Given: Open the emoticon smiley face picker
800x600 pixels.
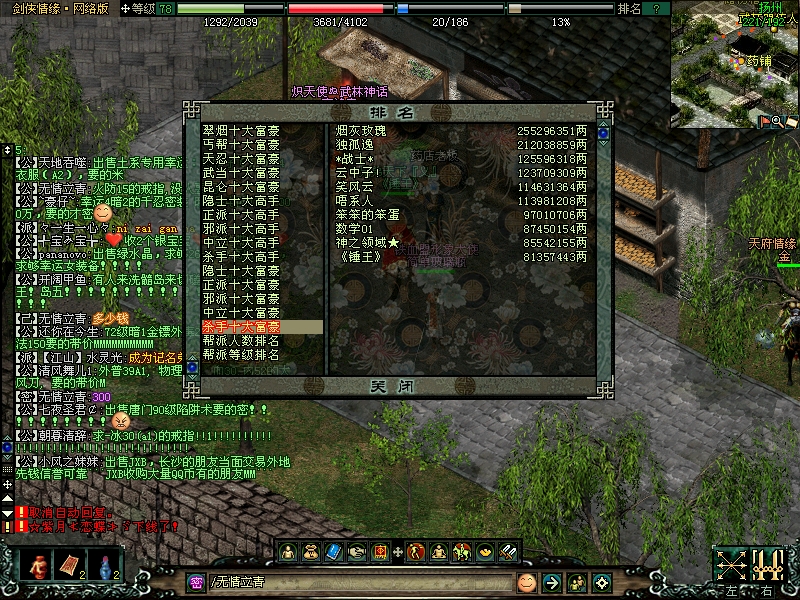Looking at the screenshot, I should [526, 582].
